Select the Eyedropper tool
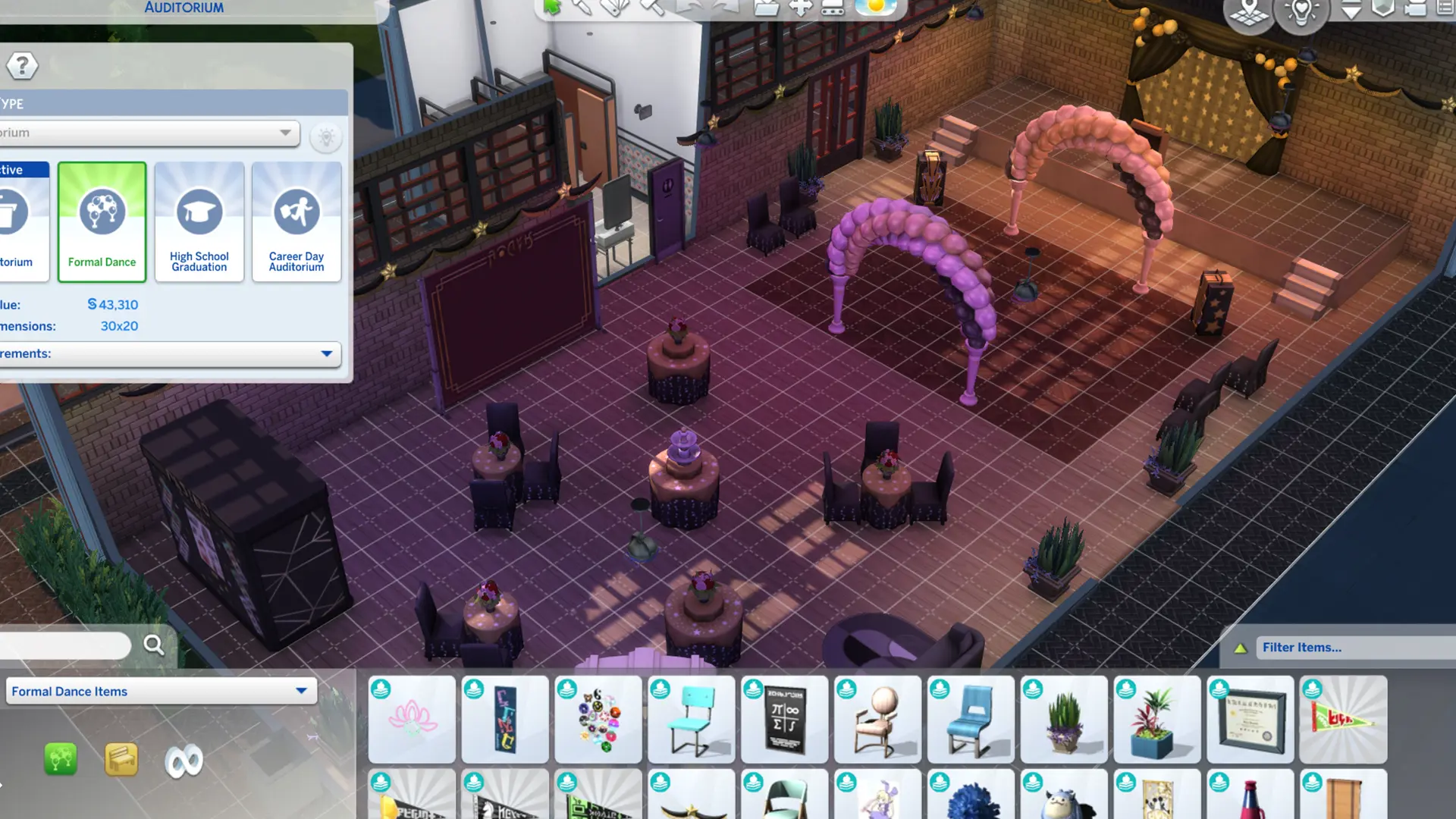The height and width of the screenshot is (819, 1456). [582, 8]
